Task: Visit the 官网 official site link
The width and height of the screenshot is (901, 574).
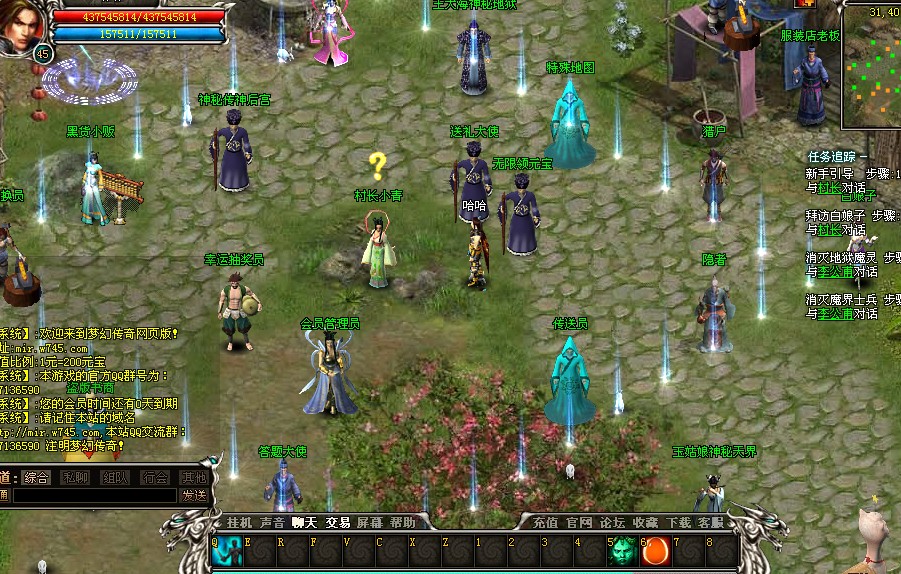Action: pos(579,523)
